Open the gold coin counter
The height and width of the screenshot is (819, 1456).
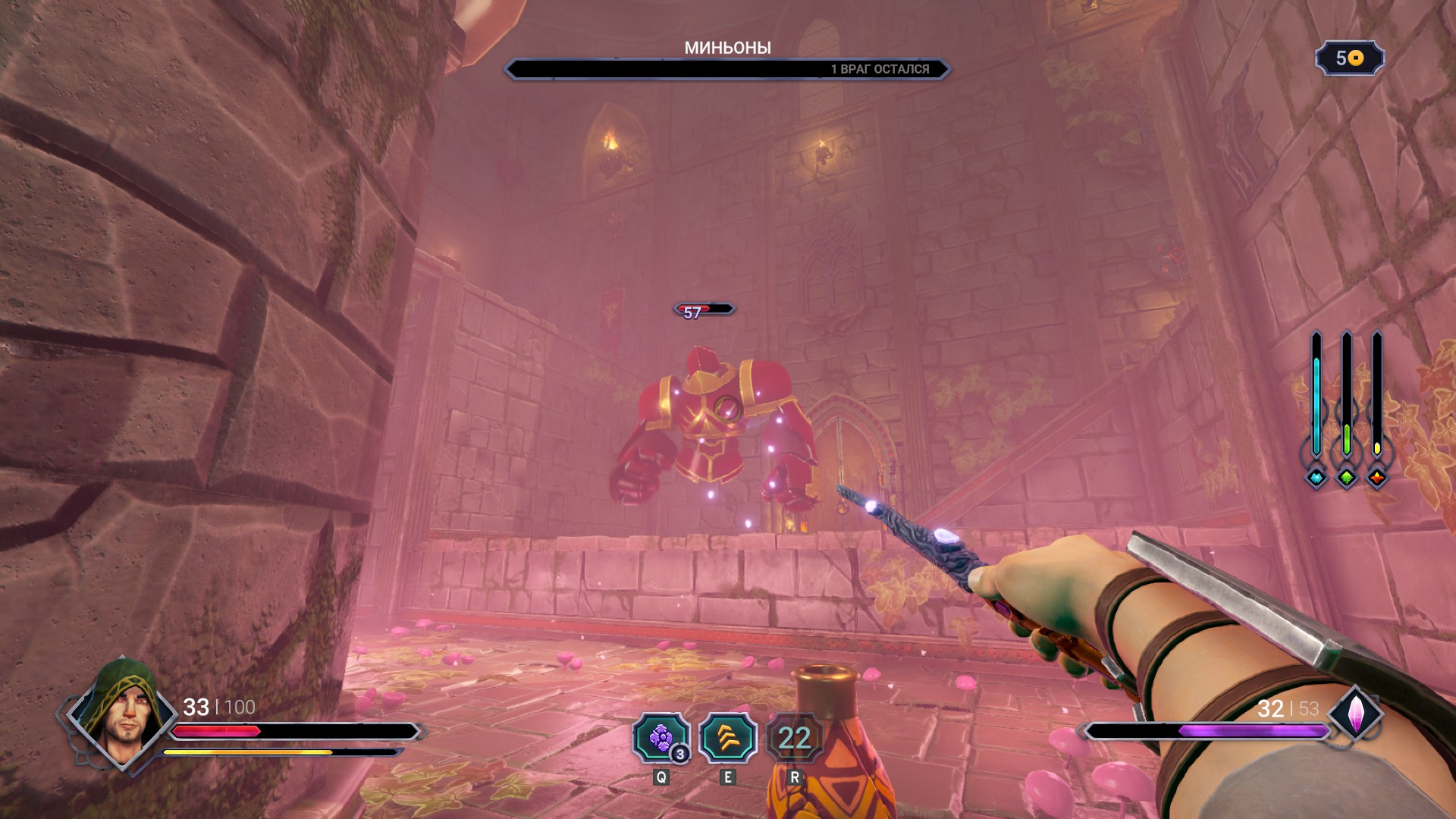[x=1350, y=58]
